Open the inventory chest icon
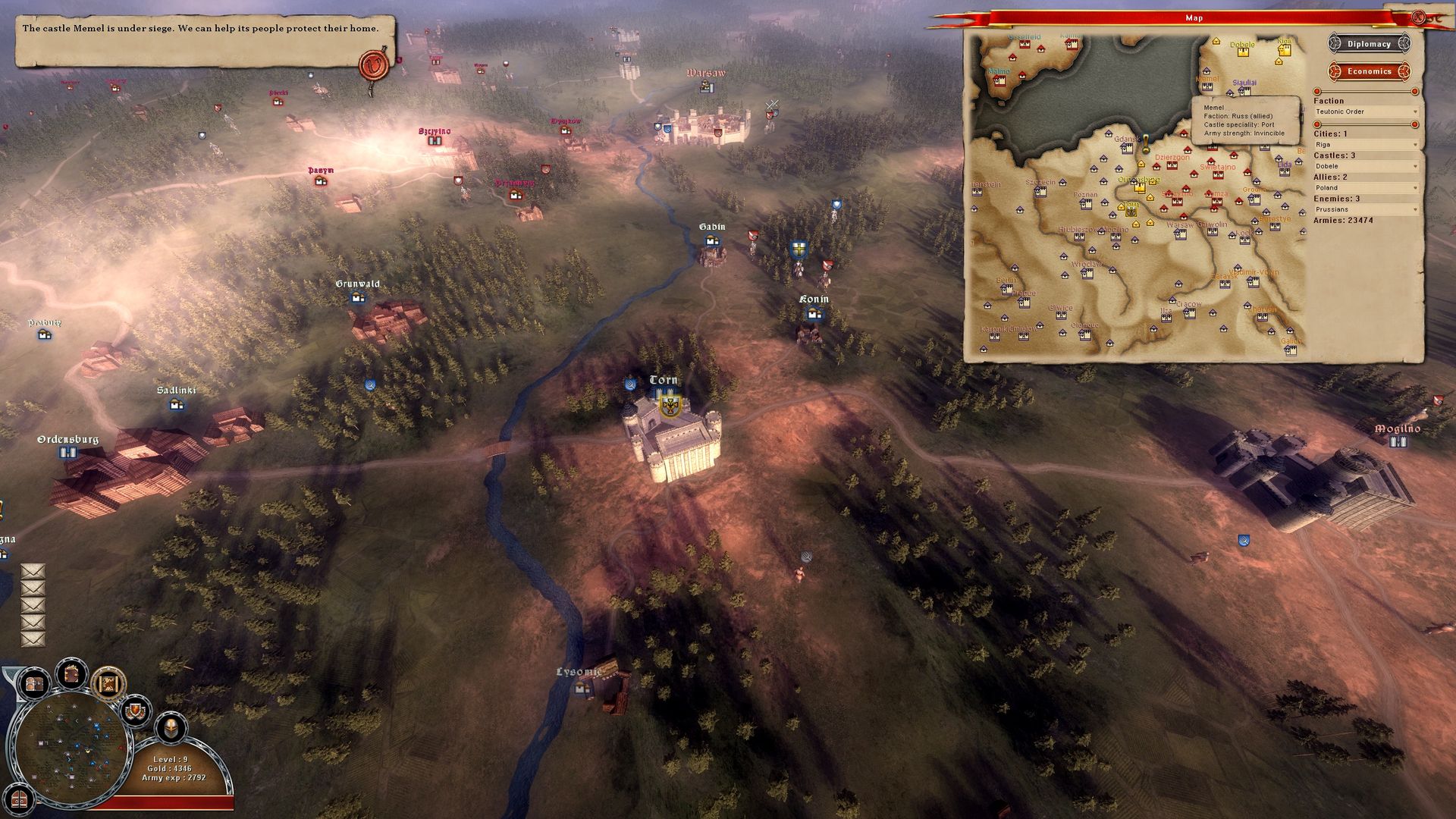1456x819 pixels. (34, 684)
